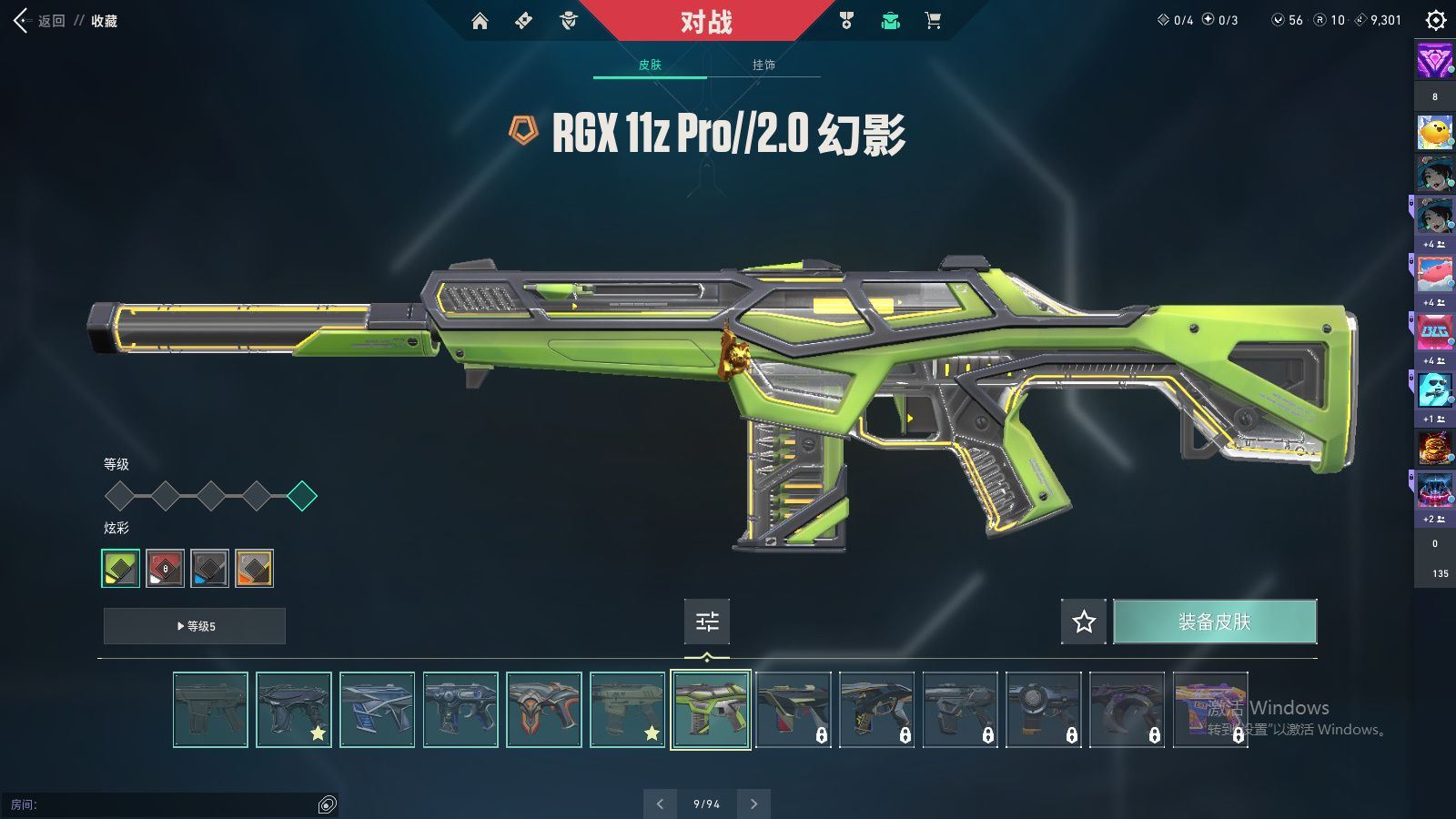This screenshot has width=1456, height=819.
Task: Select the selected green RGX skin thumbnail
Action: click(x=711, y=710)
